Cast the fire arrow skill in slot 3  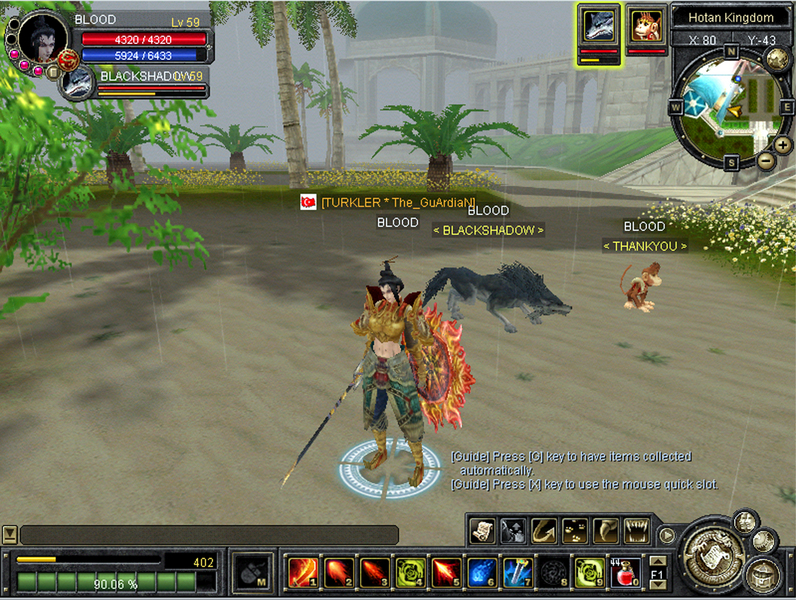tap(375, 572)
